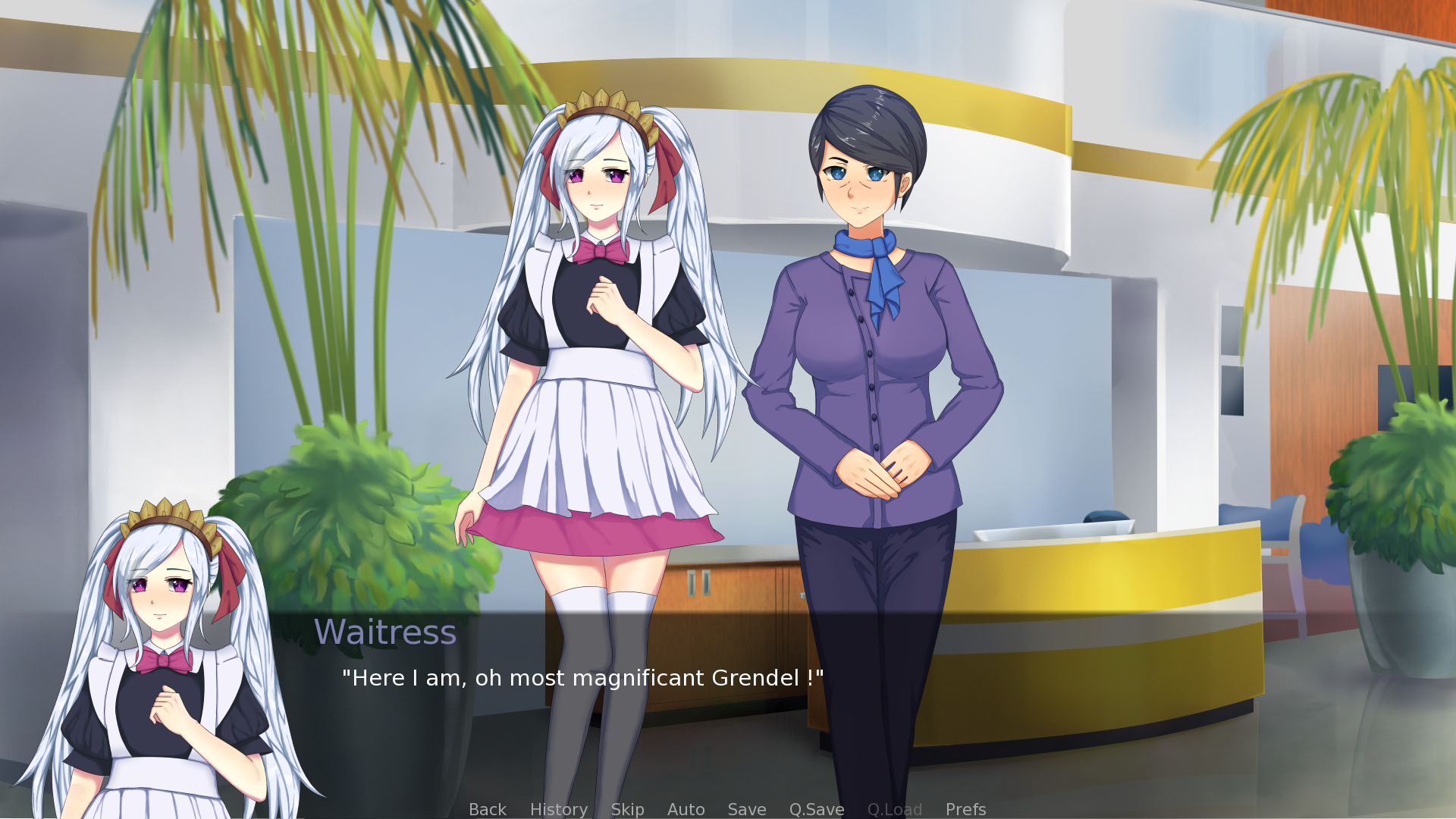Open the Save game screen
The height and width of the screenshot is (819, 1456).
(746, 809)
